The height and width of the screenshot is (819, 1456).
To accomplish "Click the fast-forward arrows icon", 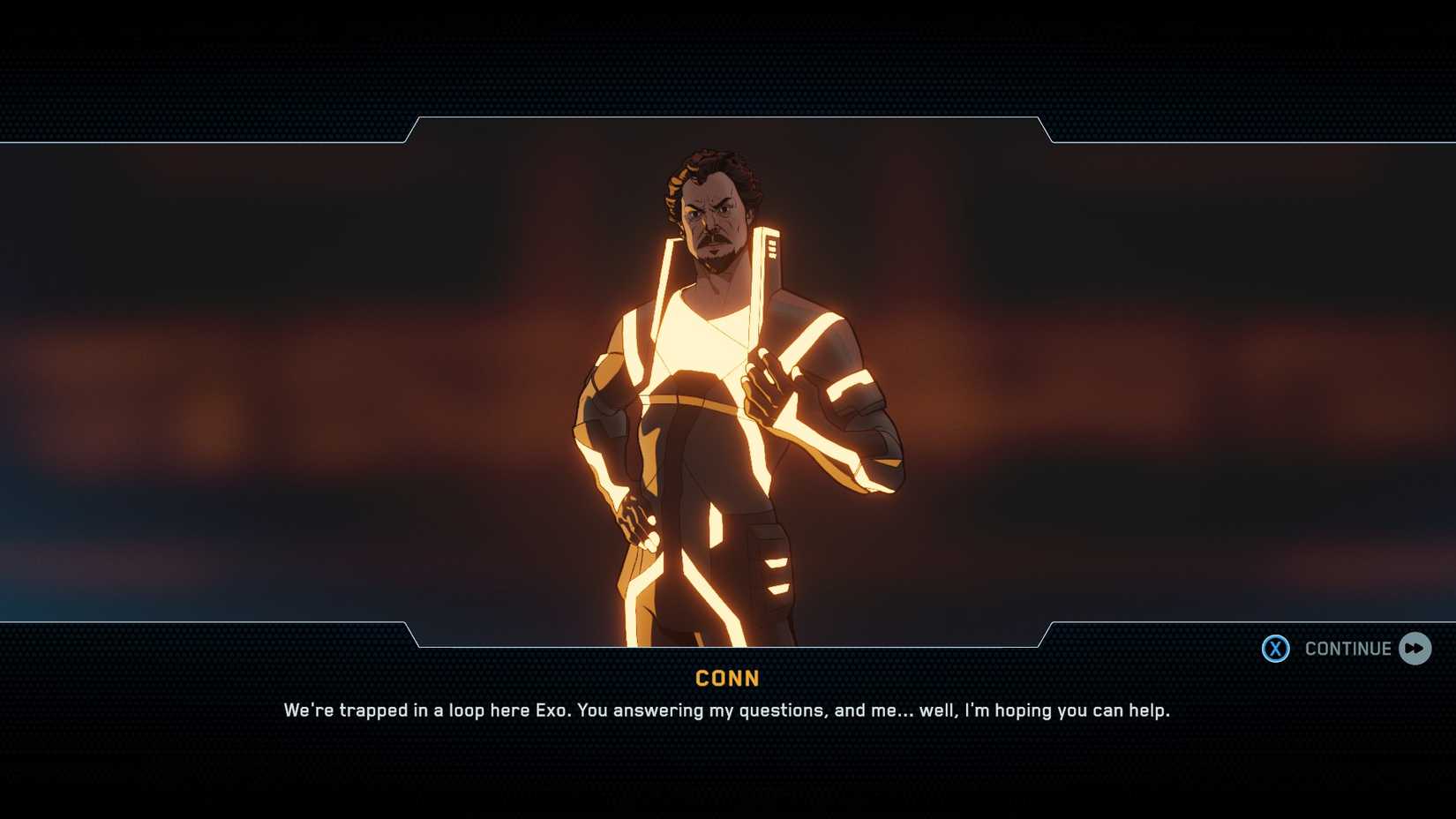I will [1415, 649].
